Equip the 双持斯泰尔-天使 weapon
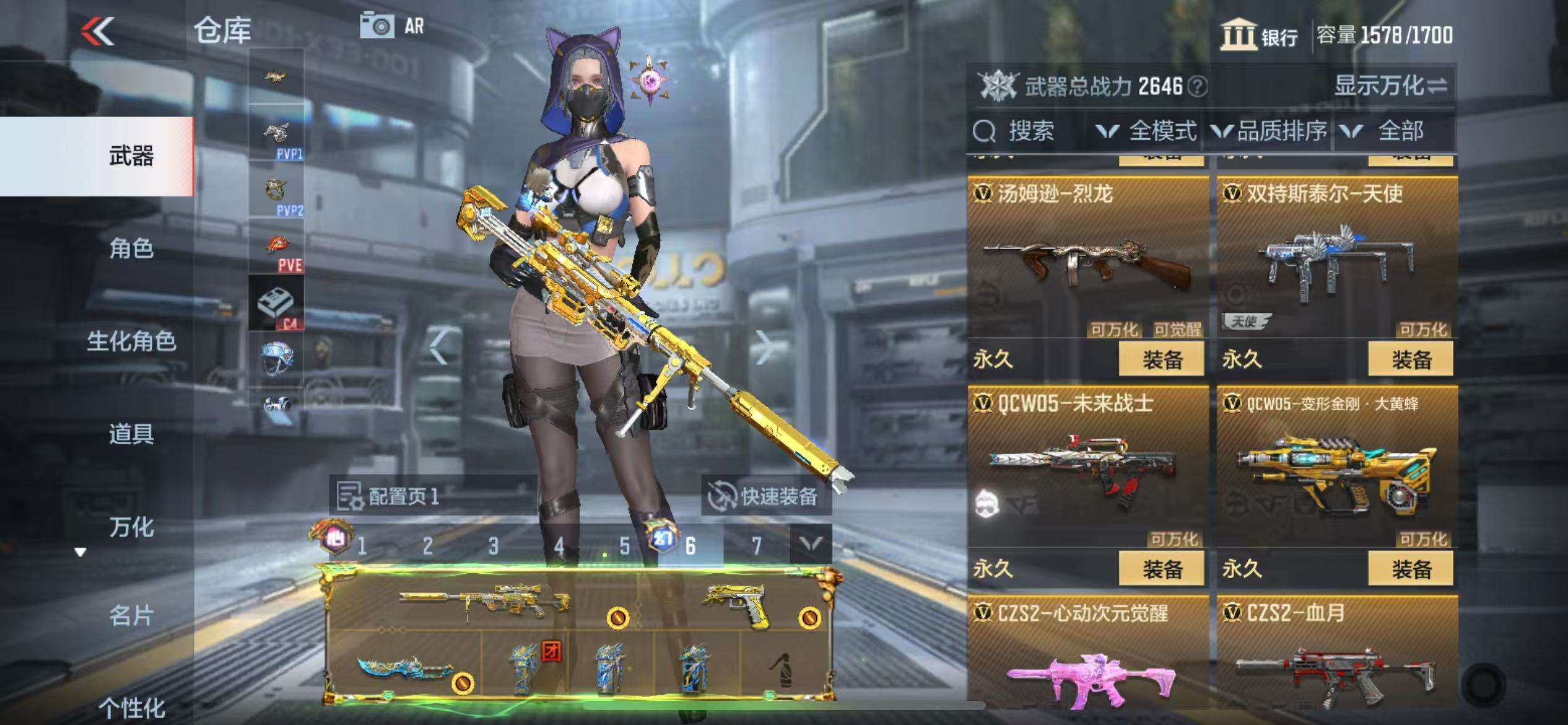1568x725 pixels. [x=1411, y=359]
